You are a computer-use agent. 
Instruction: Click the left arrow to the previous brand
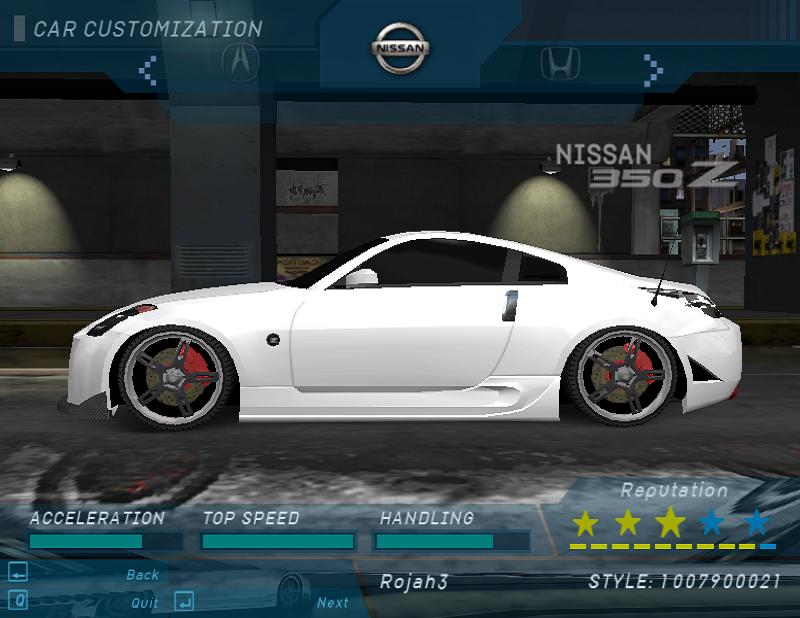click(148, 69)
